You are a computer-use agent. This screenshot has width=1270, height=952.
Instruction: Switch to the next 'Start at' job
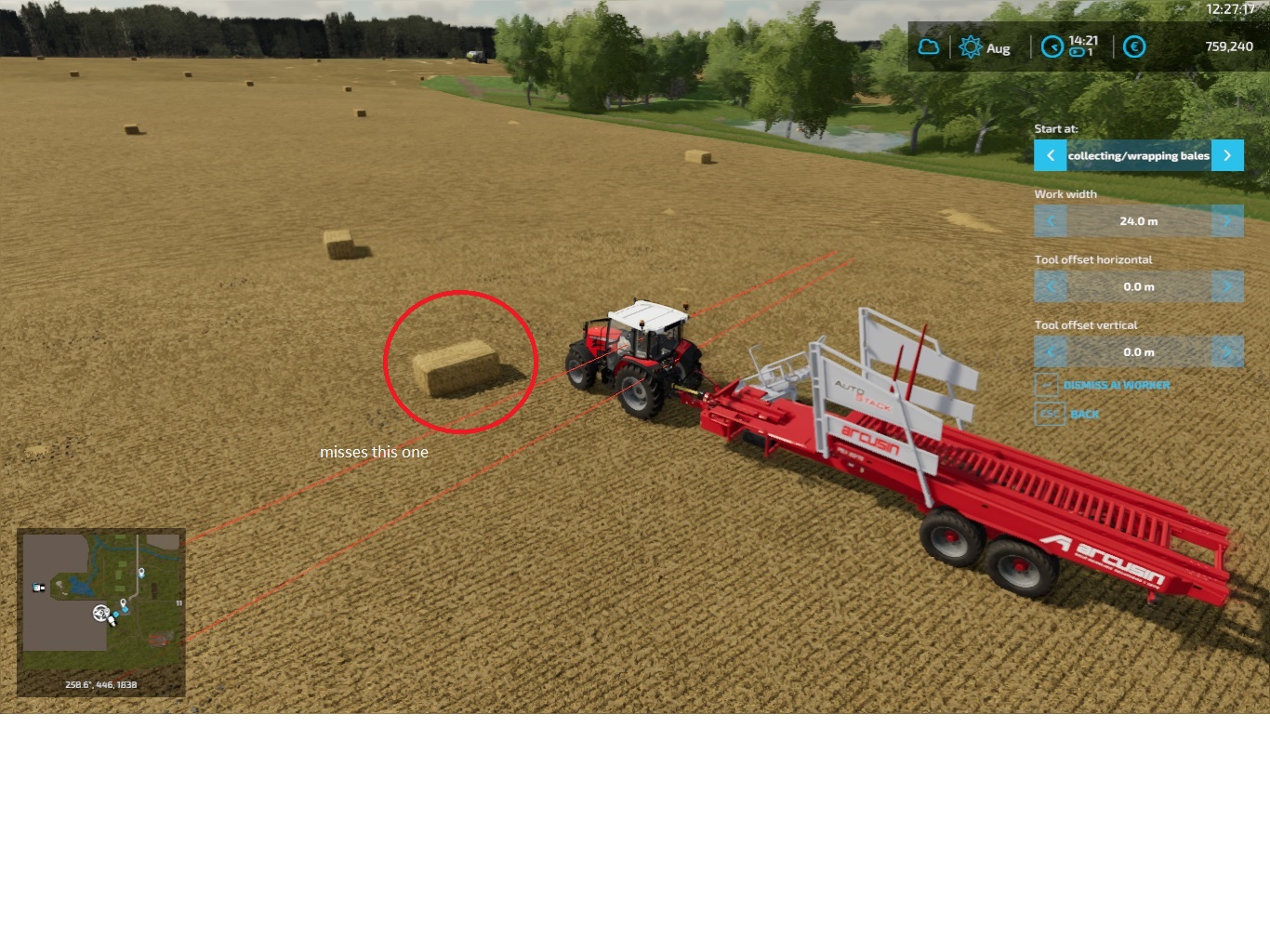1227,155
